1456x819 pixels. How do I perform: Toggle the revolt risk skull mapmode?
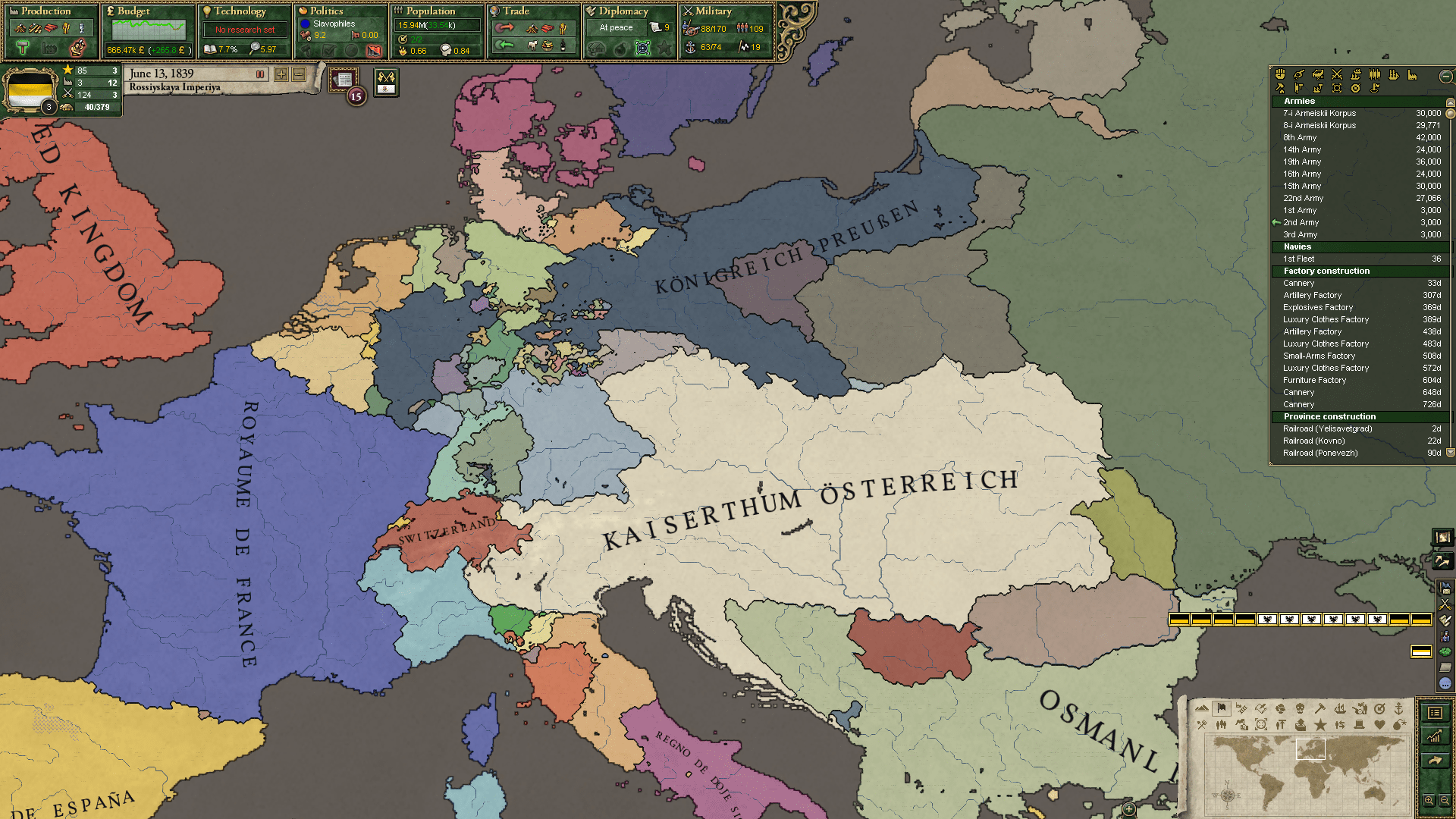click(x=1300, y=709)
